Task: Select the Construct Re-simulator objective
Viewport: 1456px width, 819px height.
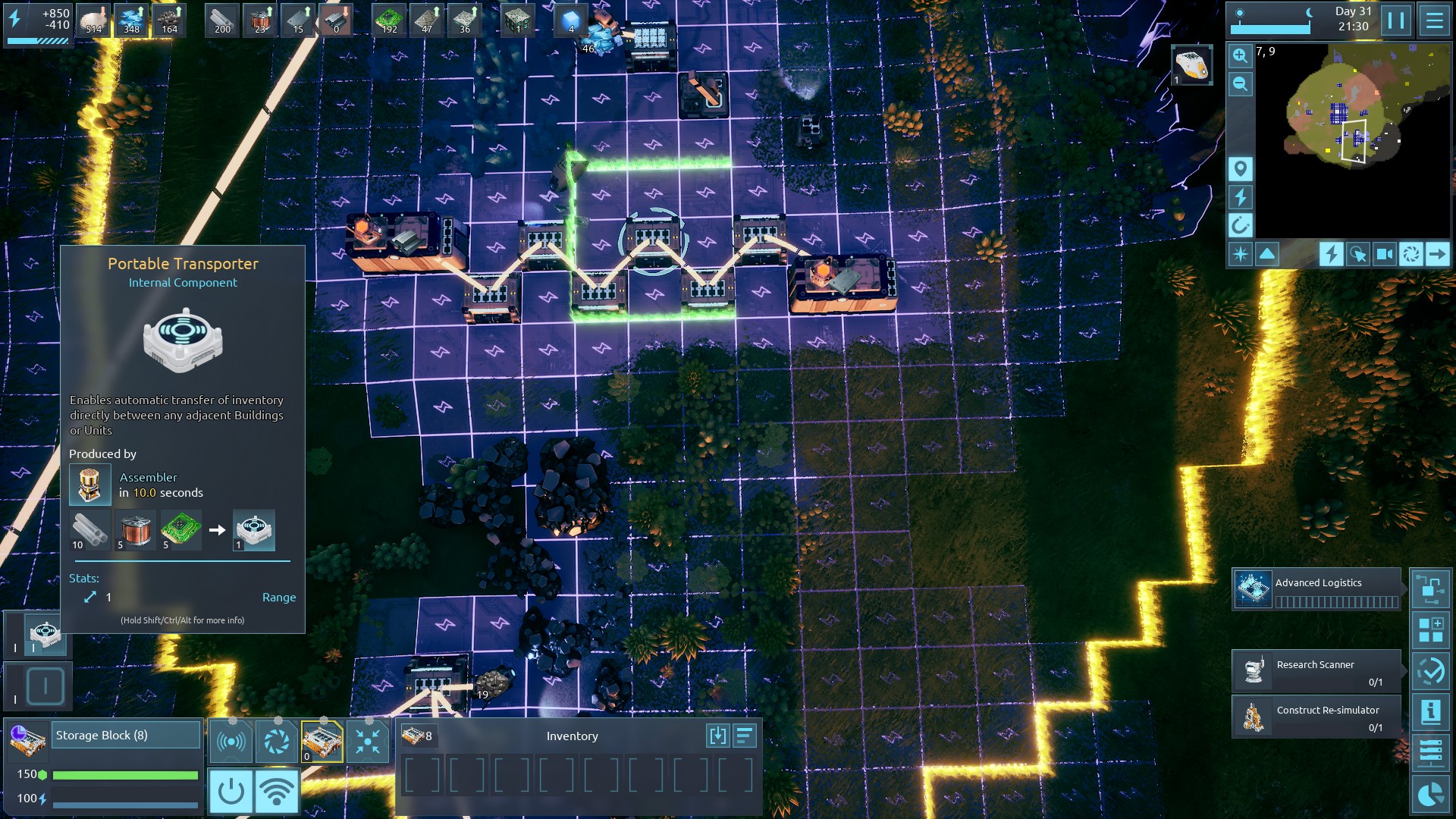Action: pos(1316,717)
